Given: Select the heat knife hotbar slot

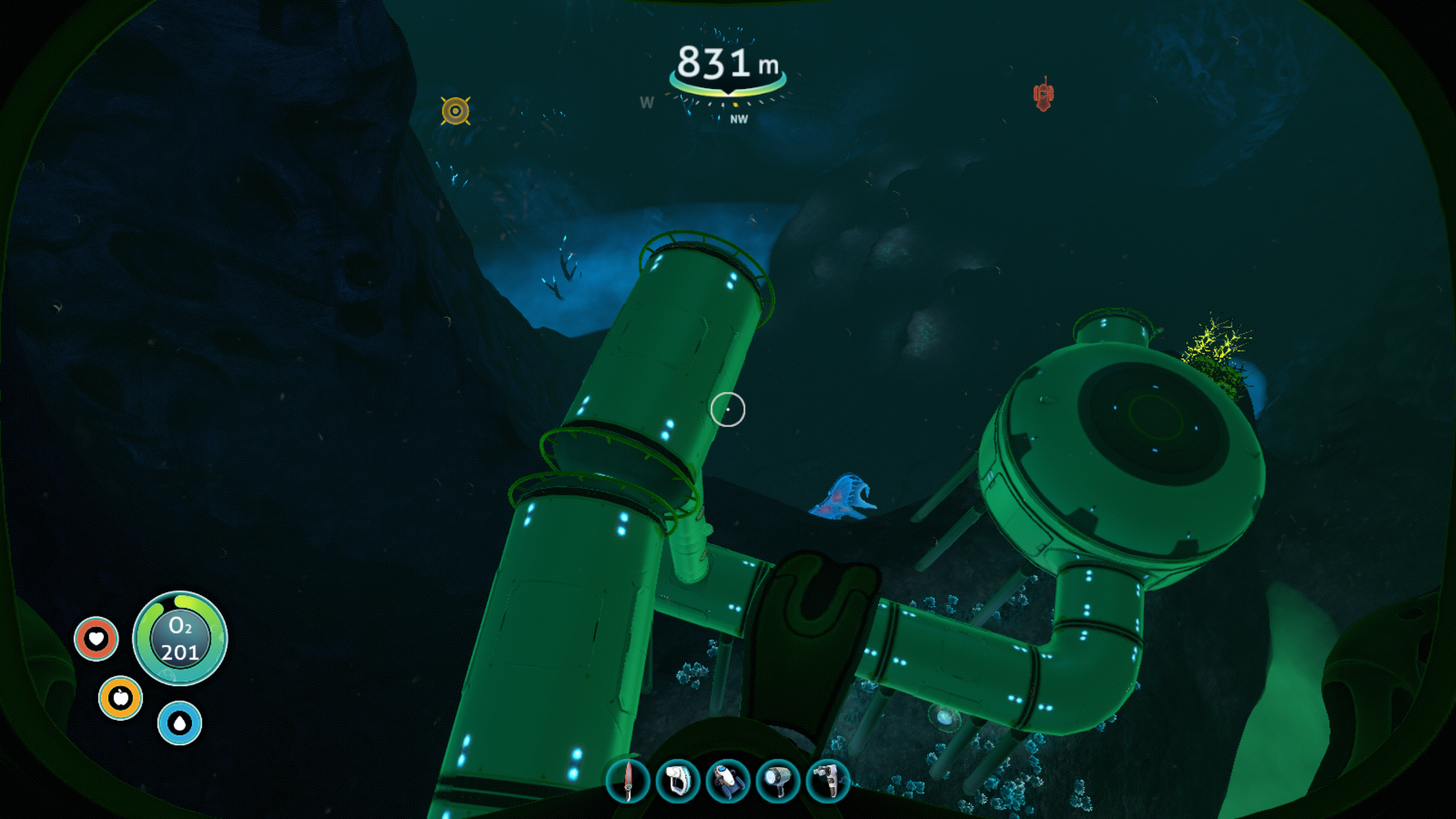Looking at the screenshot, I should pos(628,781).
